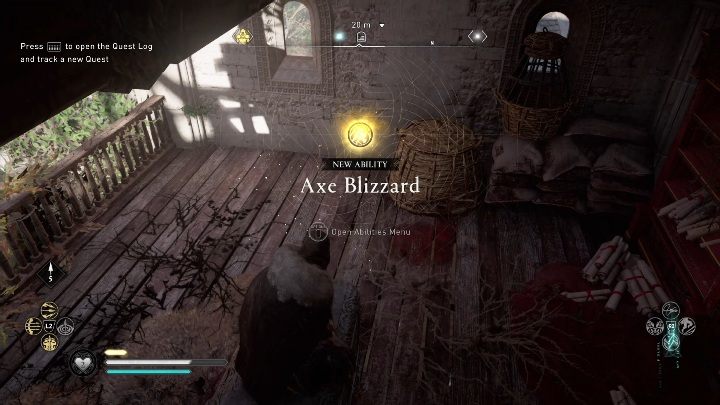720x405 pixels.
Task: Activate the bottom ranged ability in bow wheel
Action: point(50,342)
